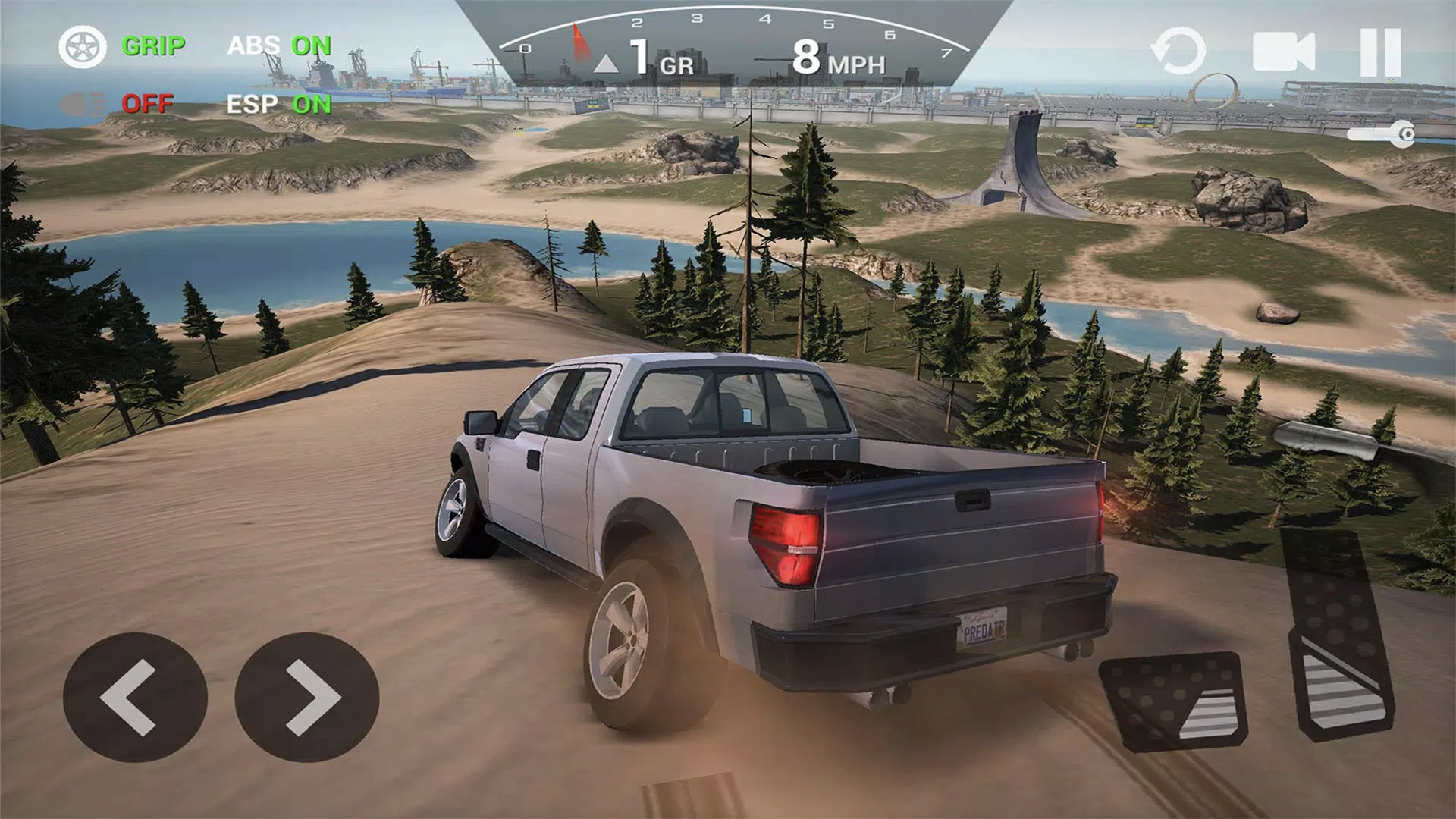Toggle ABS off
Screen dimensions: 1456x819
281,47
